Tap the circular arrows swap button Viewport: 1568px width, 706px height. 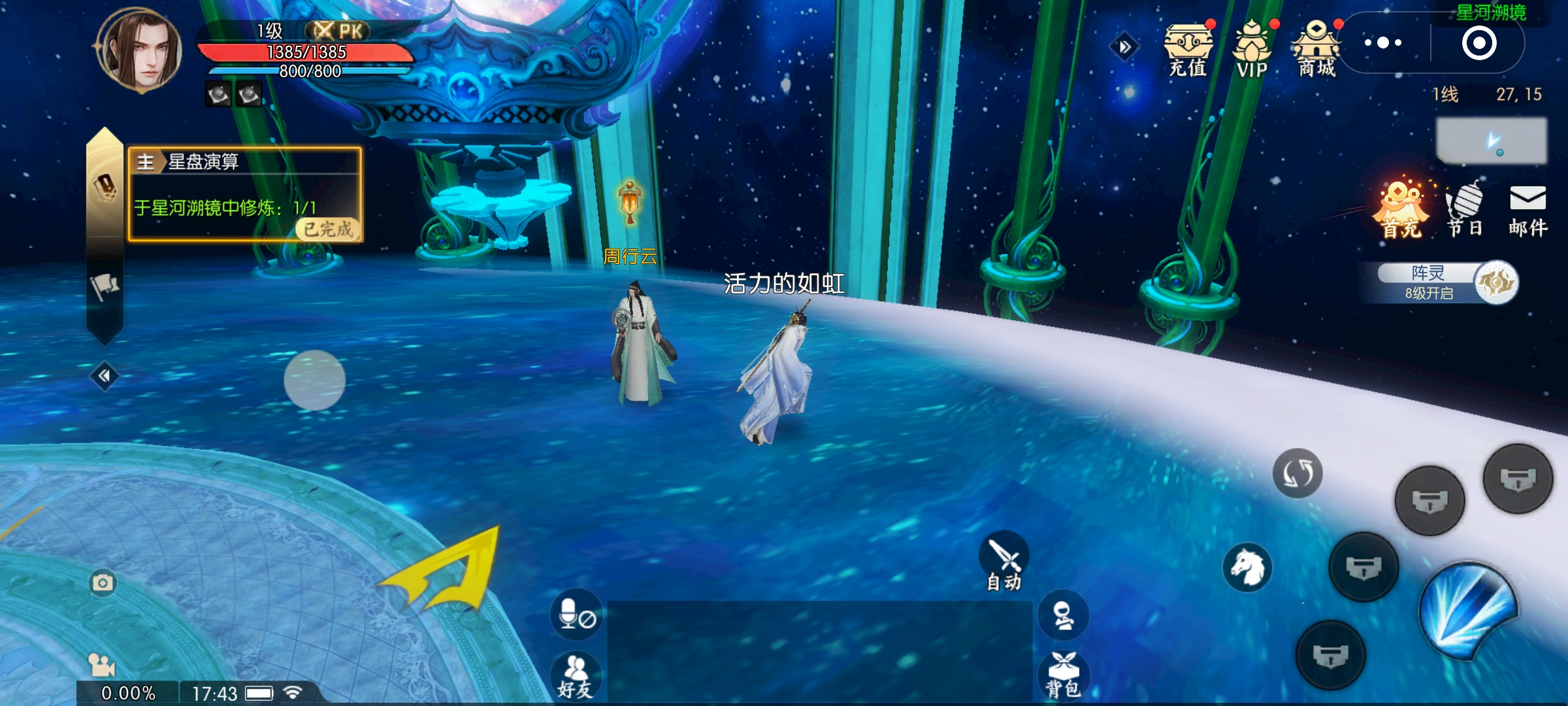[x=1298, y=473]
